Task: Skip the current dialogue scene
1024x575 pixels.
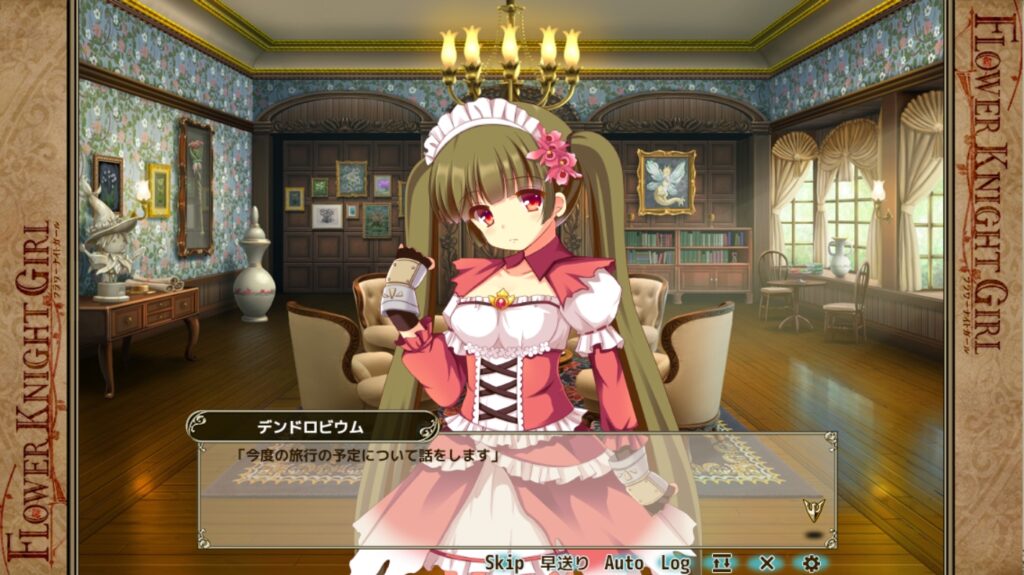Action: point(504,563)
